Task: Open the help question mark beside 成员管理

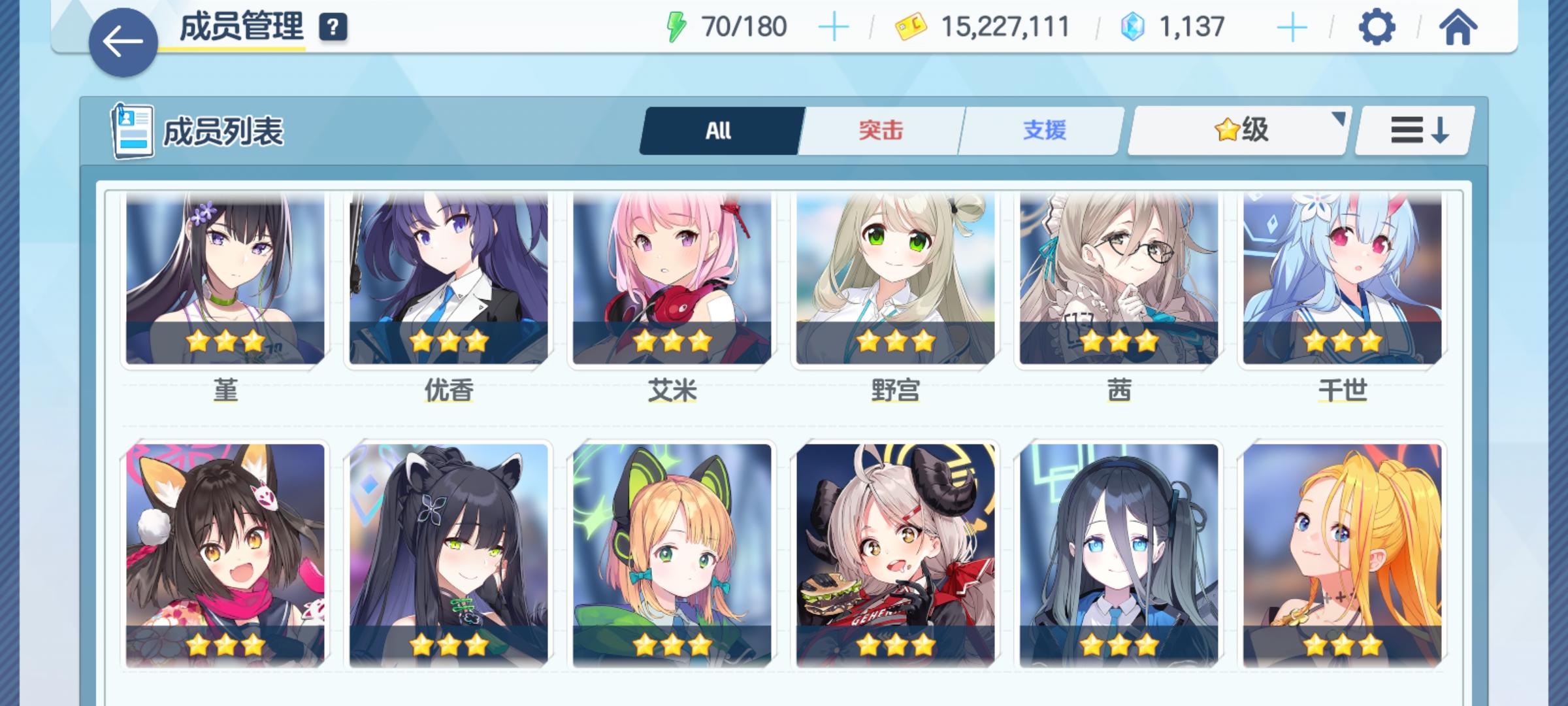Action: tap(332, 27)
